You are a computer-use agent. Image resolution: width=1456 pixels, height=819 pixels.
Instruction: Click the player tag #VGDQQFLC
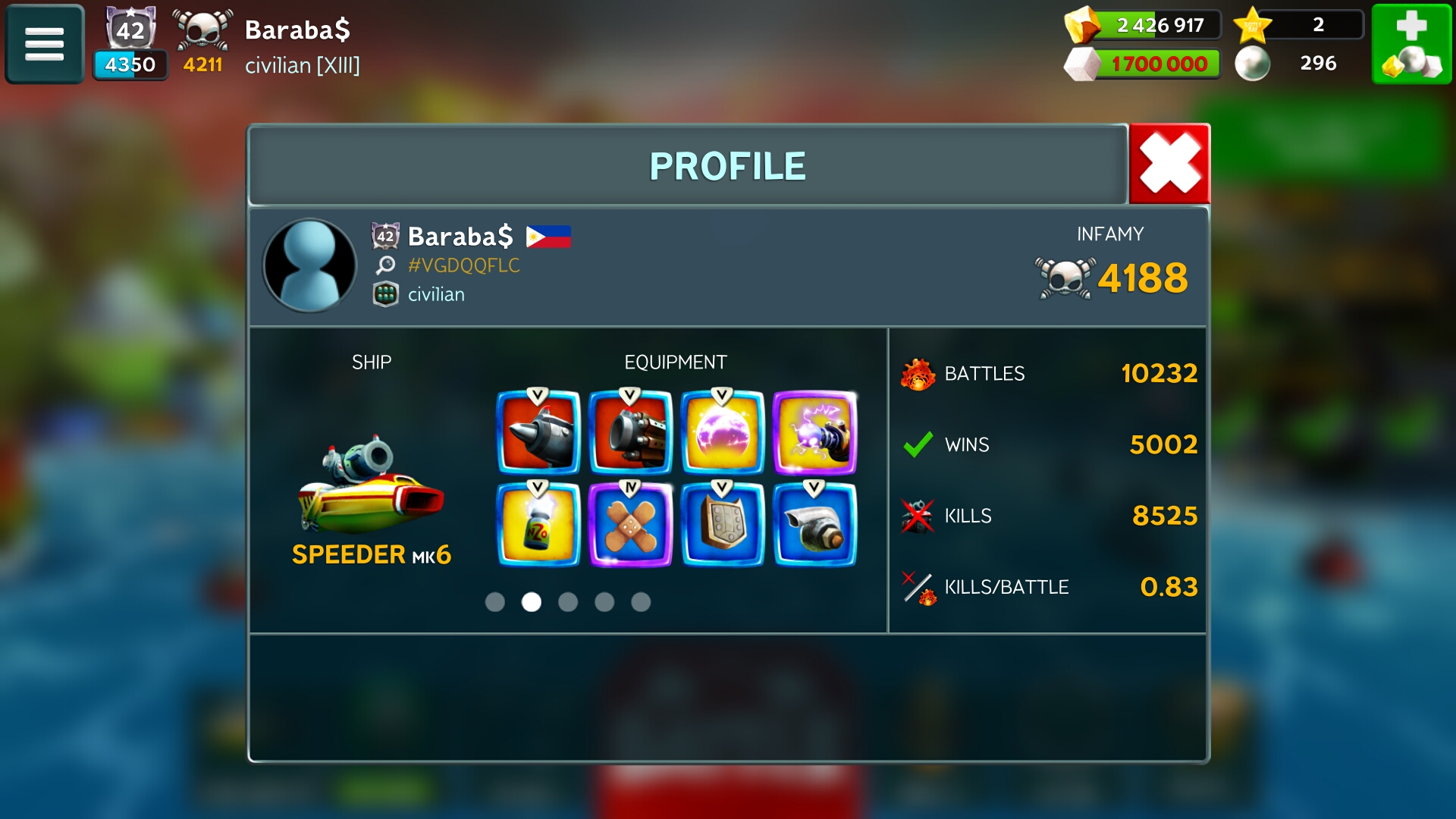tap(463, 265)
